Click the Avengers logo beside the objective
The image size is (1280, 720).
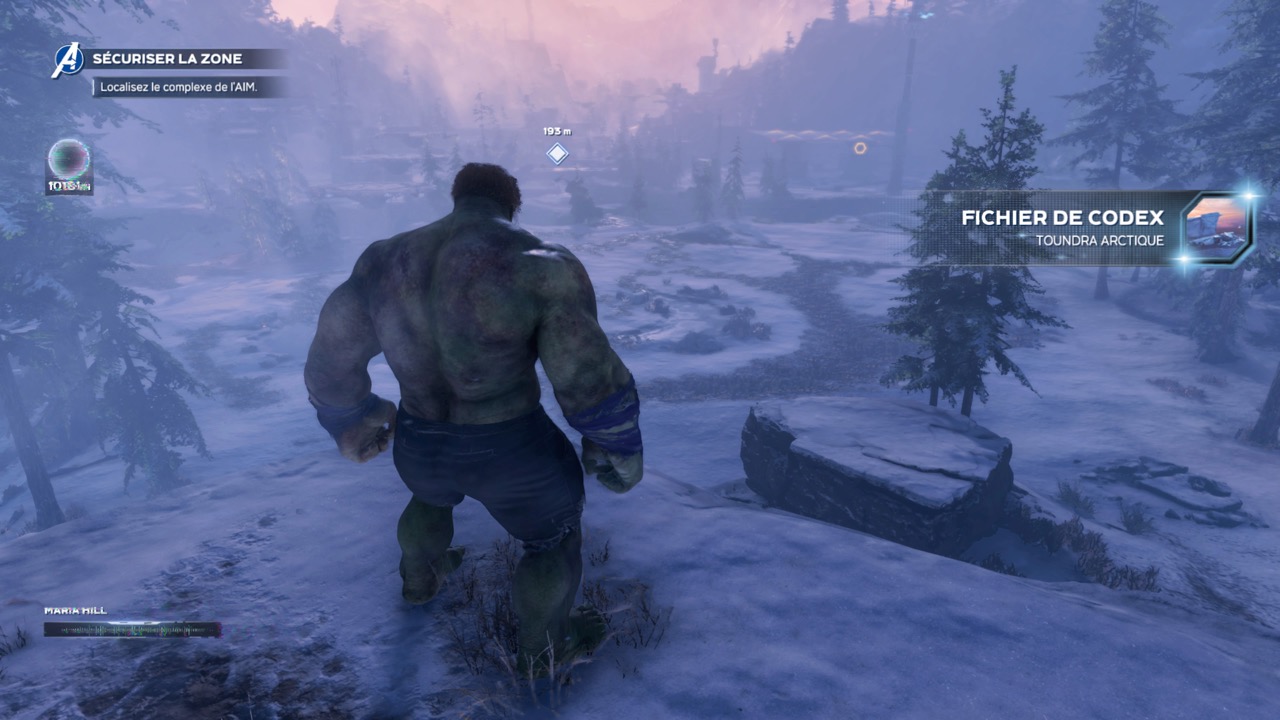coord(68,60)
